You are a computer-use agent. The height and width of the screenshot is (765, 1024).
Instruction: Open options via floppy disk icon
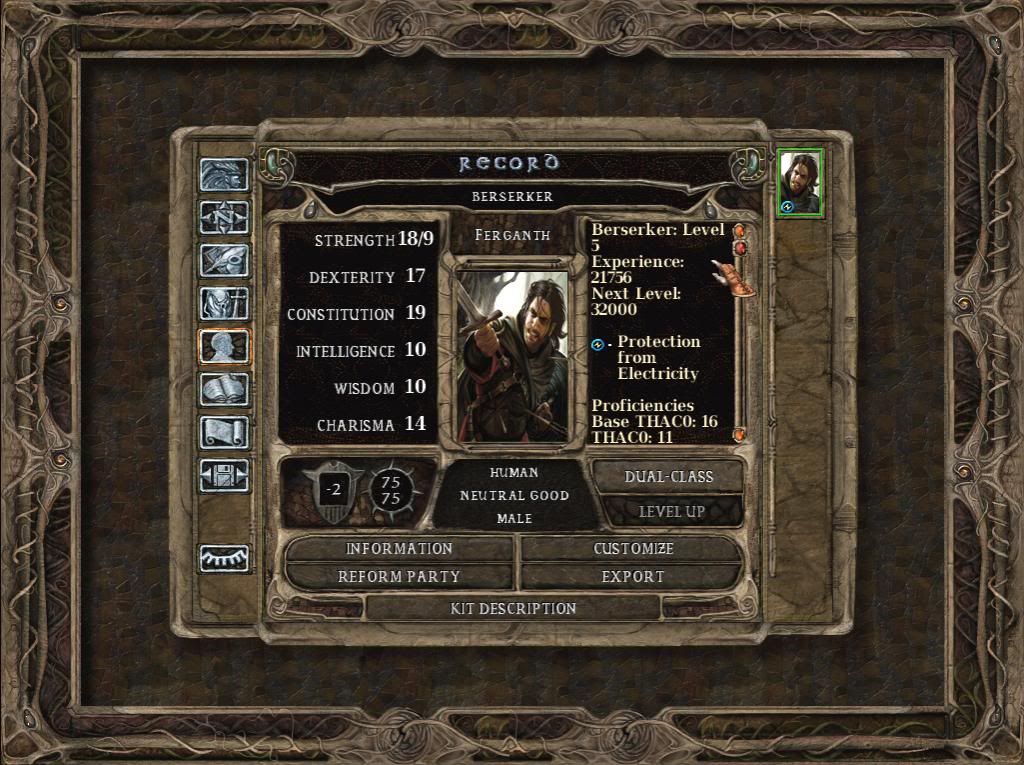[224, 475]
